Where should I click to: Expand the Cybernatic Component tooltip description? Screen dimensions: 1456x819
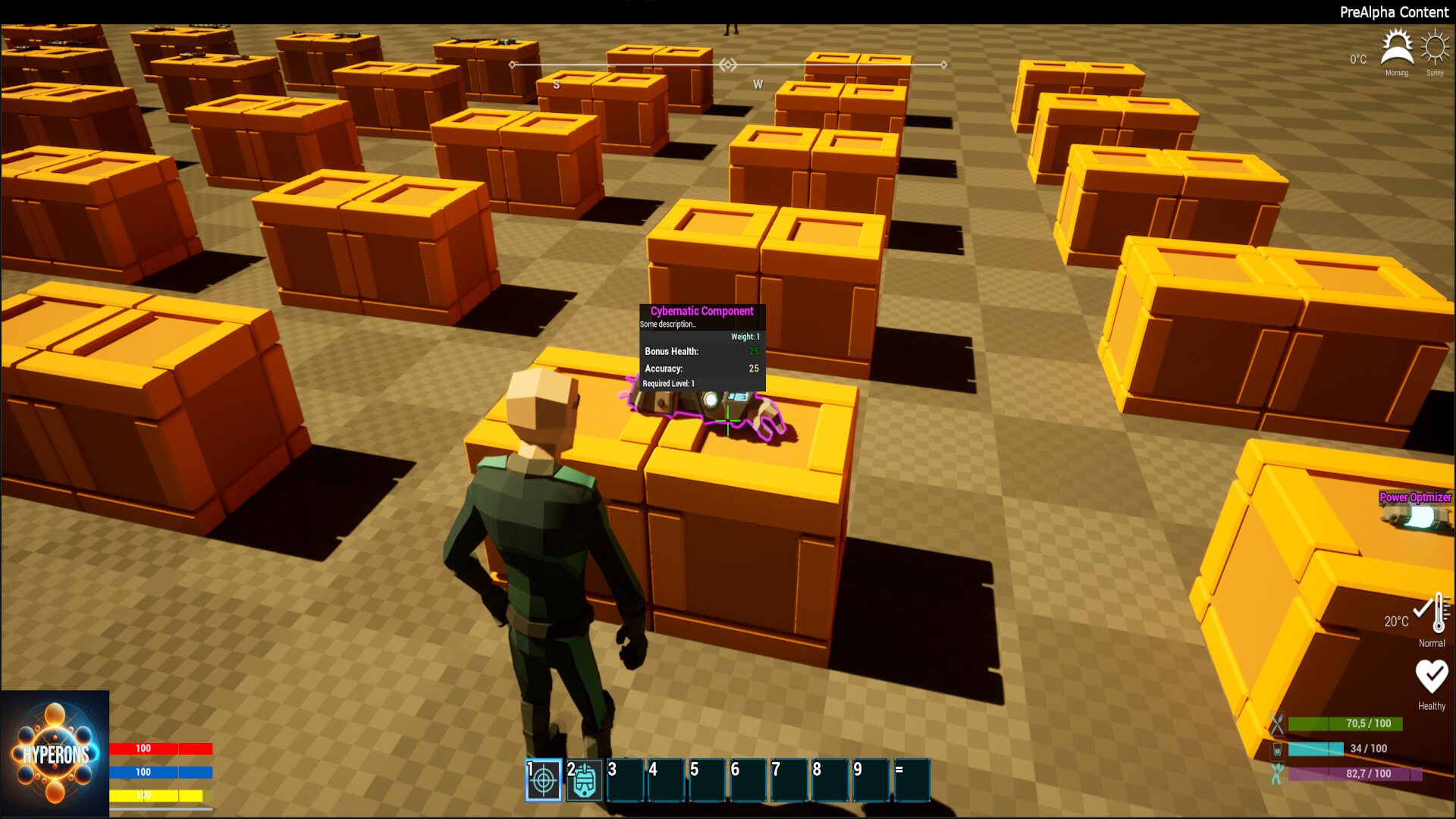(668, 323)
